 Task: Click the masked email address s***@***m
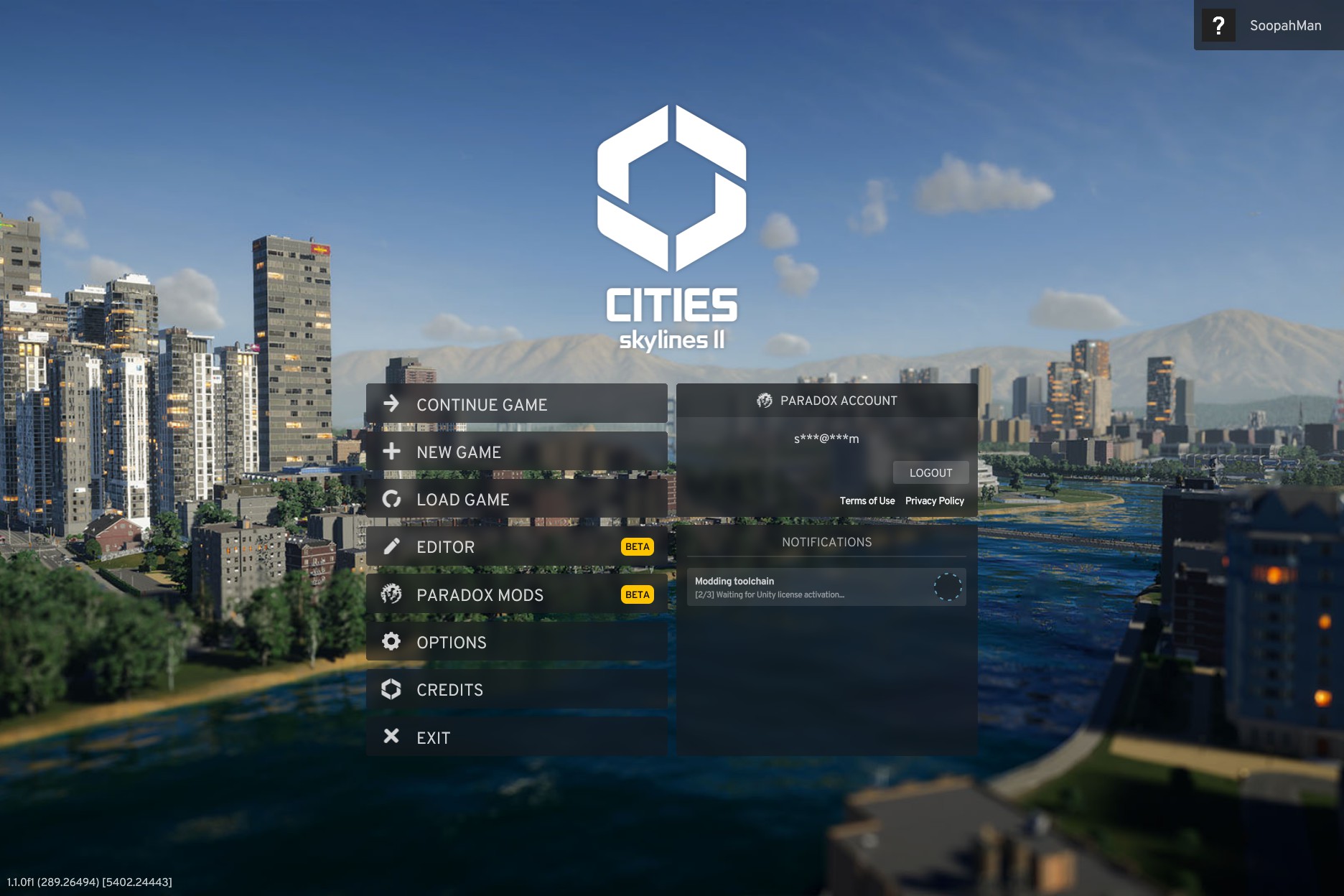pos(826,439)
